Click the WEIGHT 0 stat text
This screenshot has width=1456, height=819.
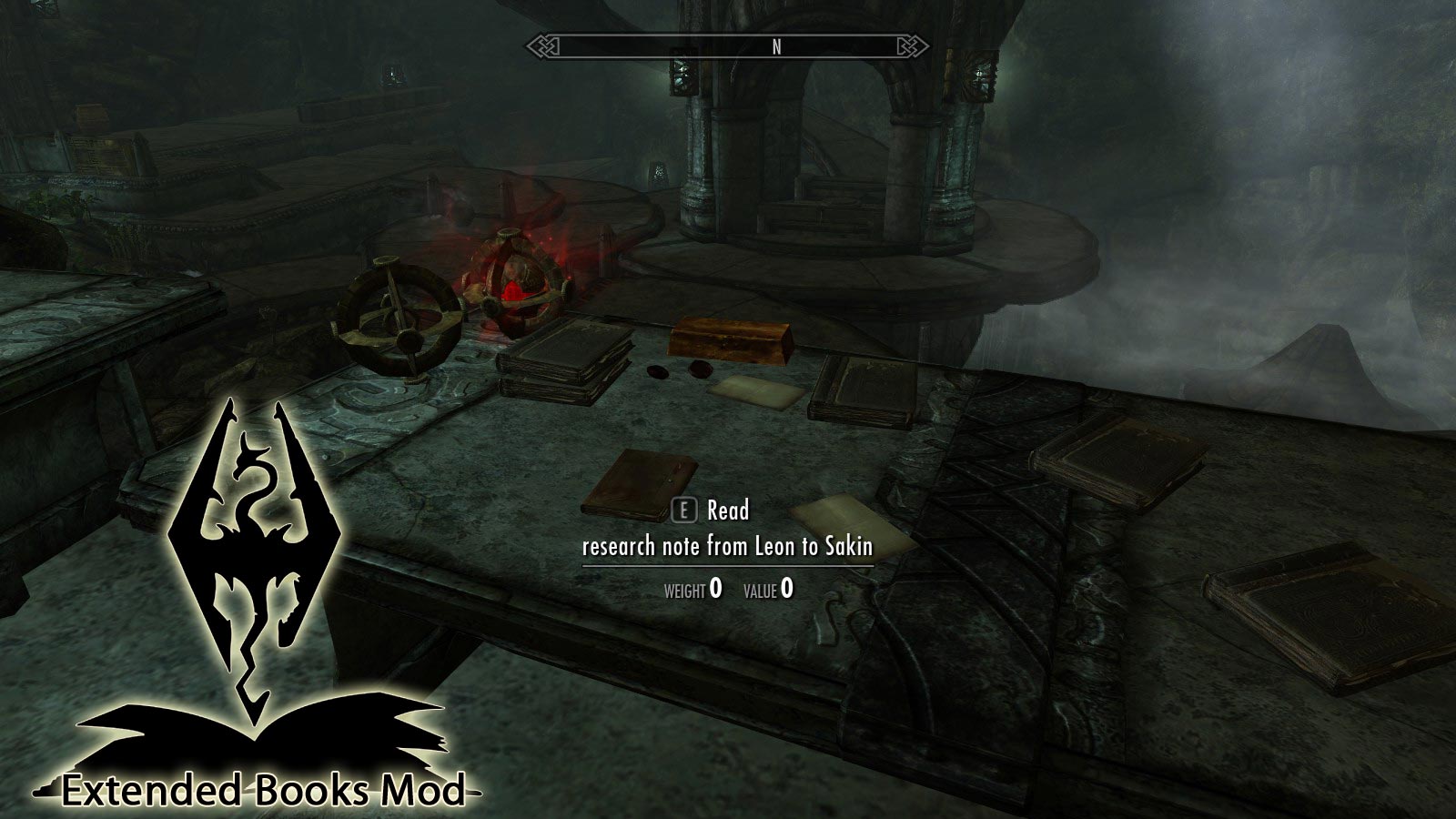tap(692, 588)
